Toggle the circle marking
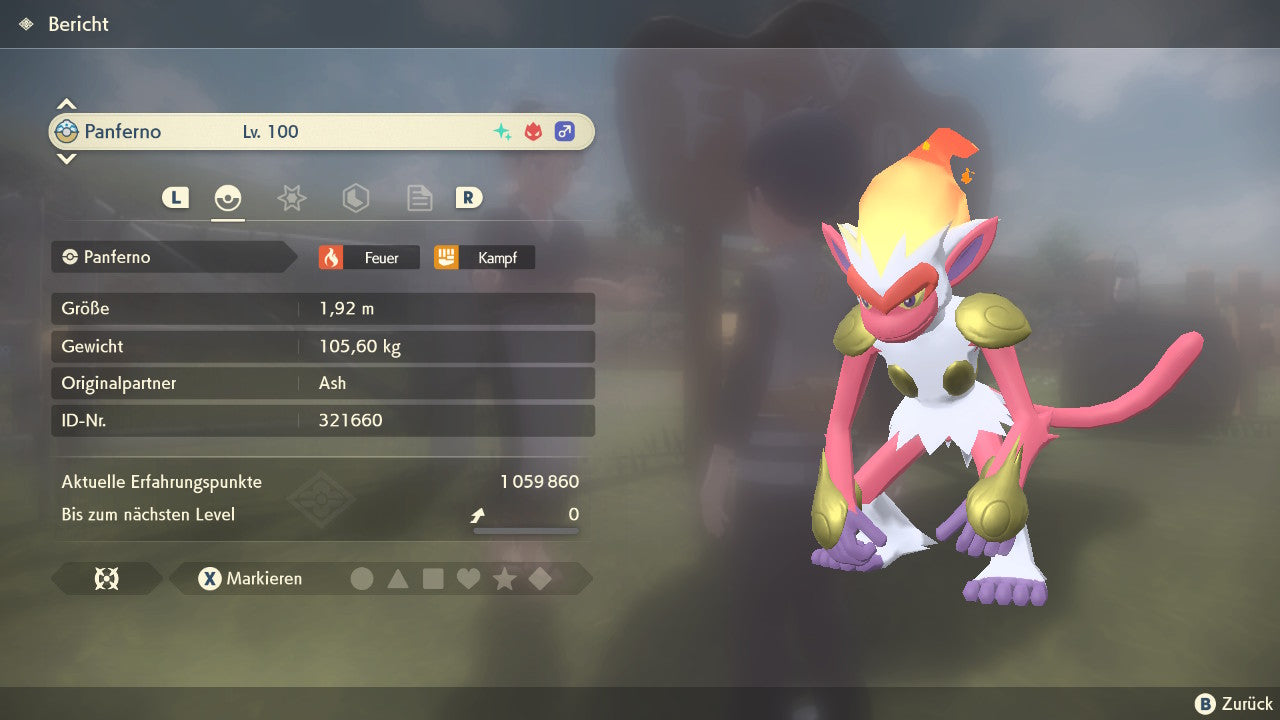This screenshot has height=720, width=1280. [x=362, y=578]
